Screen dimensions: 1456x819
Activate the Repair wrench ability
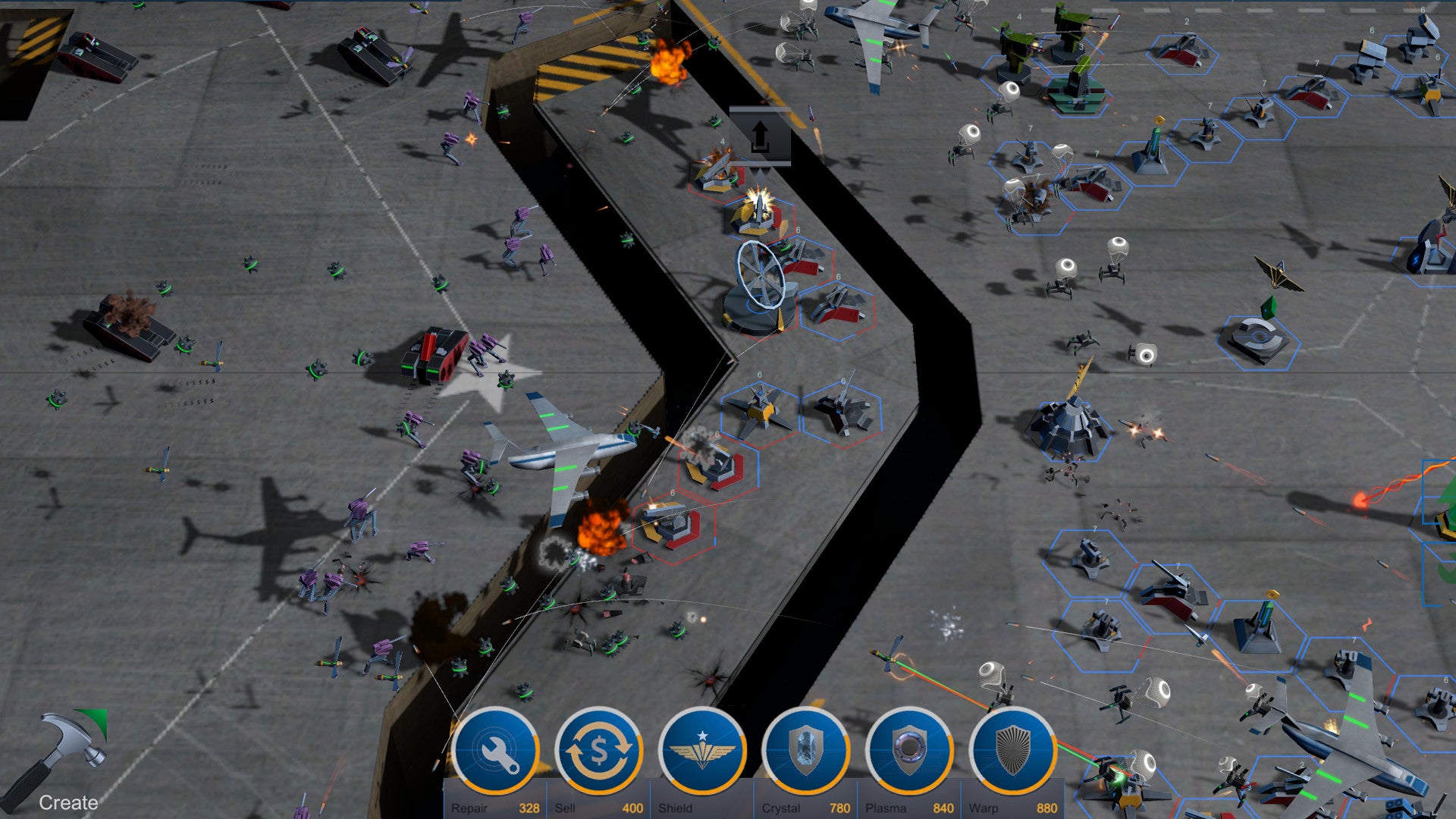click(495, 751)
